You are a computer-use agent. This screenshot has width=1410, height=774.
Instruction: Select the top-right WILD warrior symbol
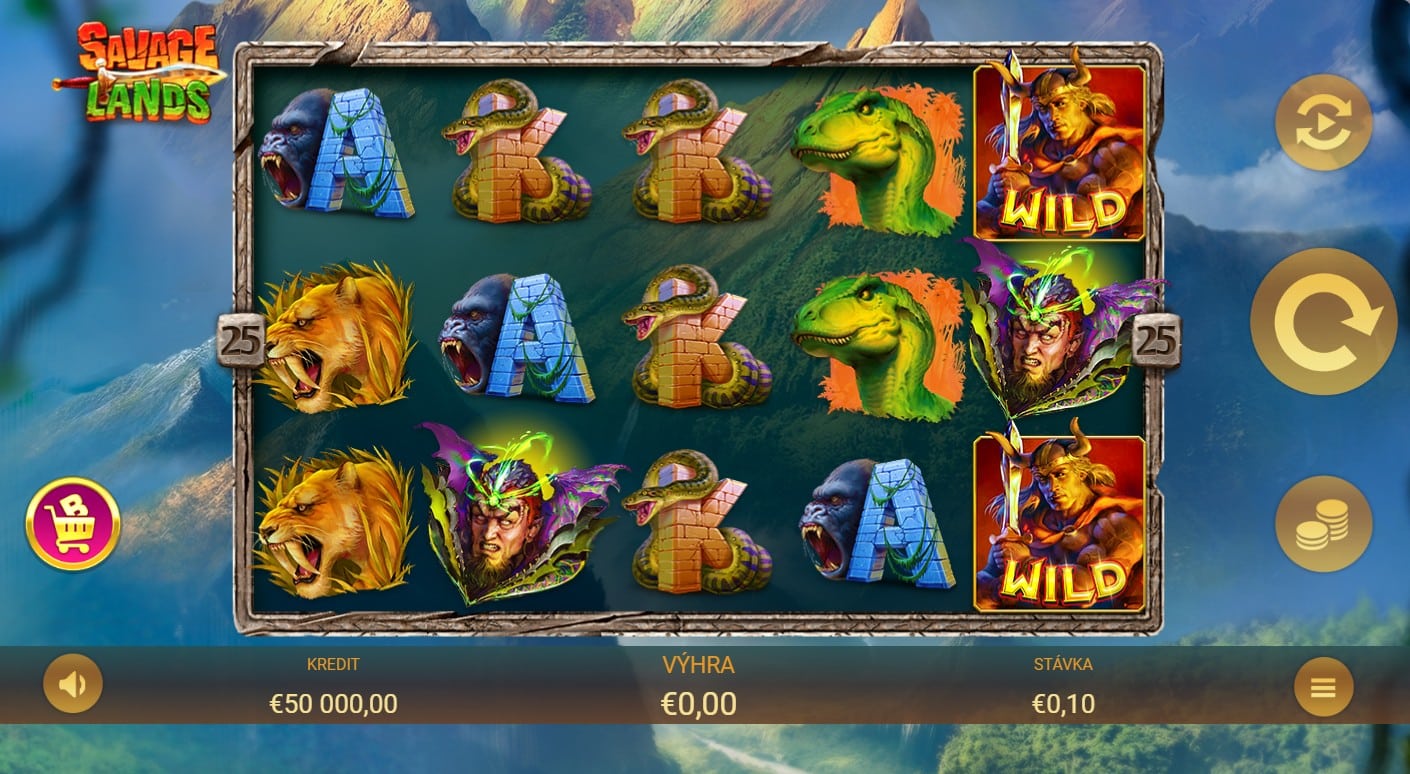1060,150
